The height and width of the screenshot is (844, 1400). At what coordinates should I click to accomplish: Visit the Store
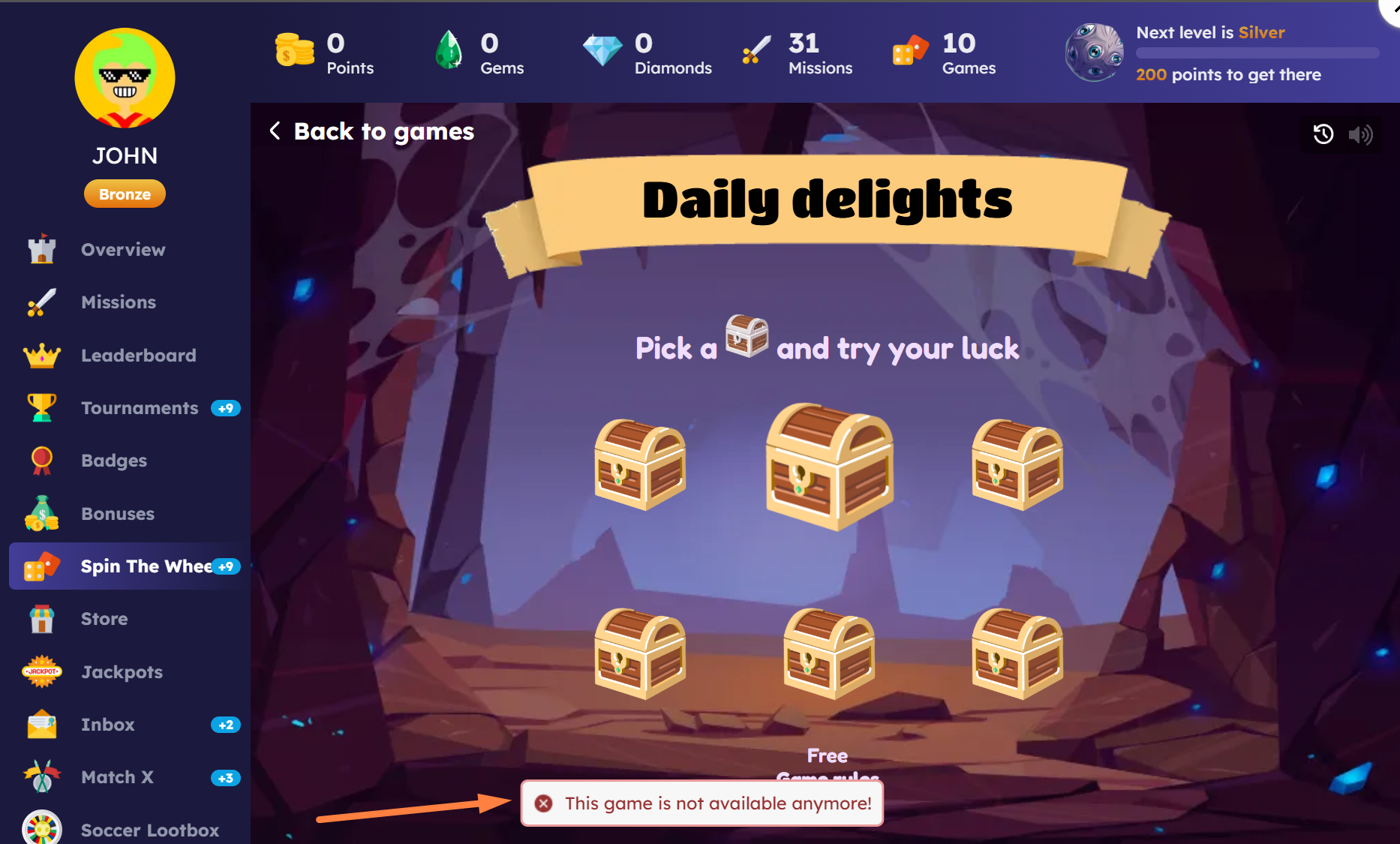point(104,619)
